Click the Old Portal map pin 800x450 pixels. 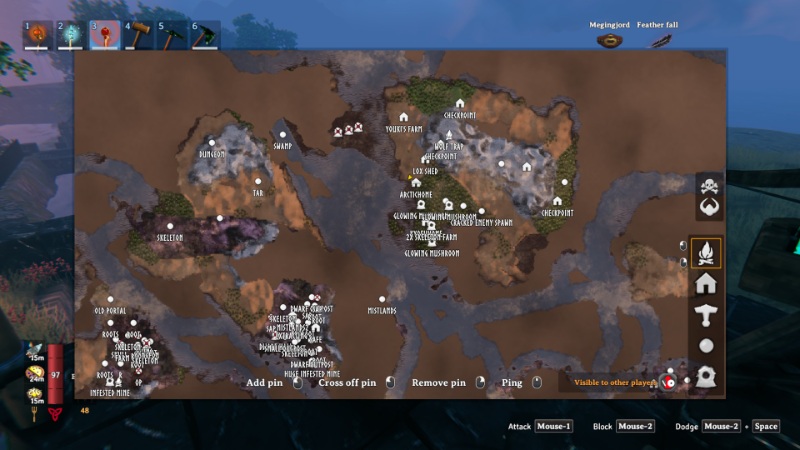click(110, 299)
